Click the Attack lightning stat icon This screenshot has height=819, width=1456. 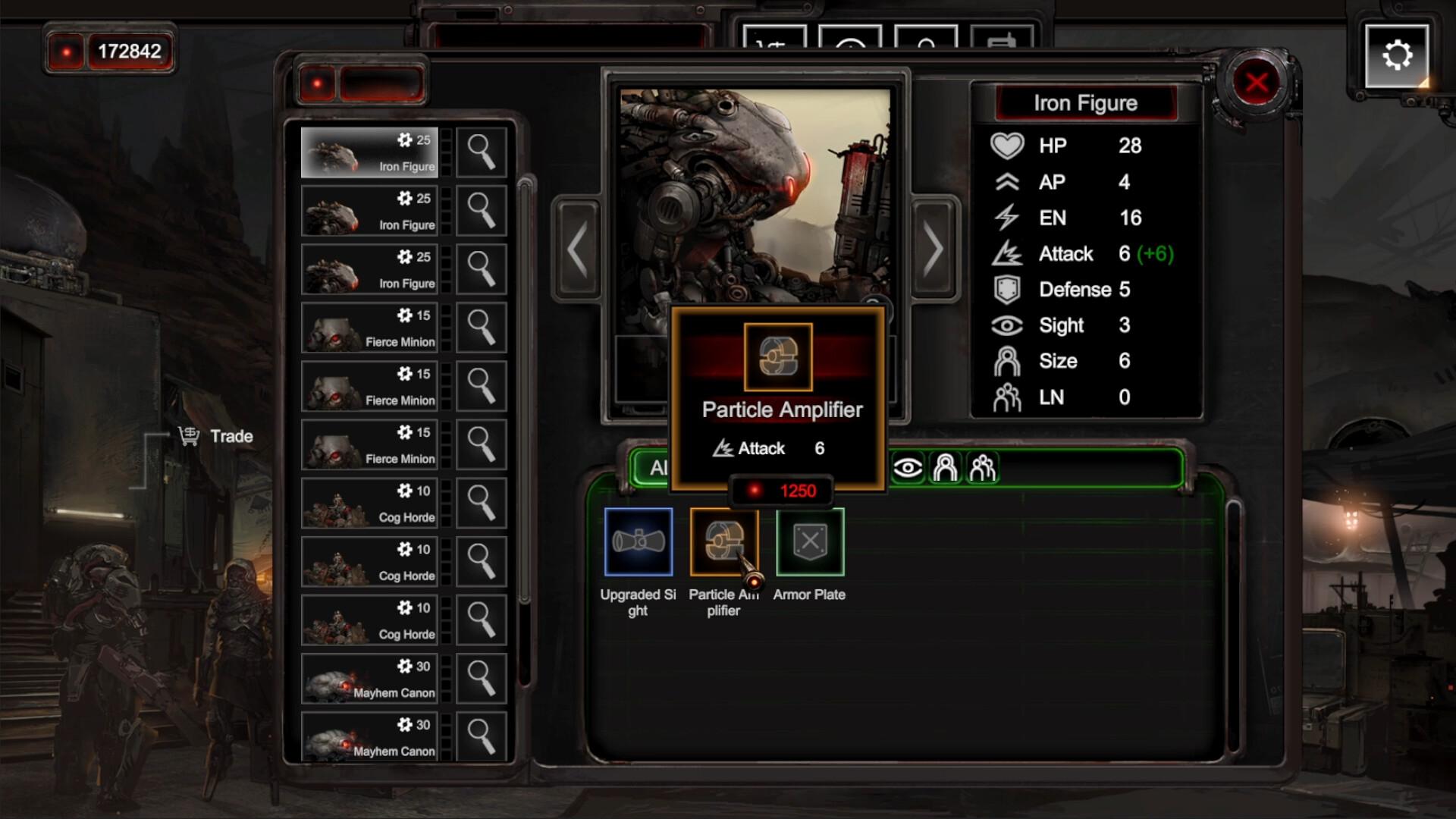1009,254
